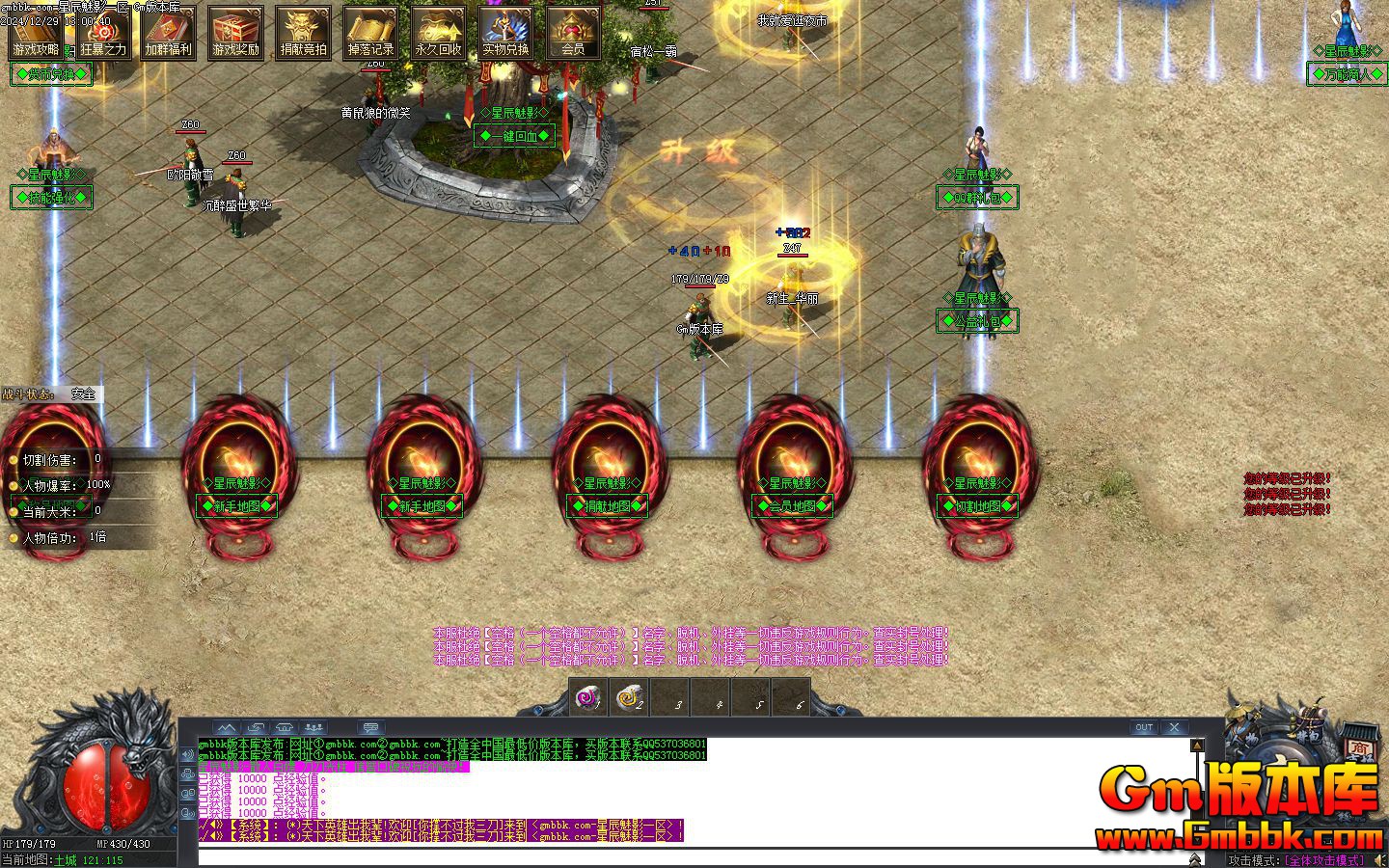Click the OUT button on the chat panel

pos(1143,727)
